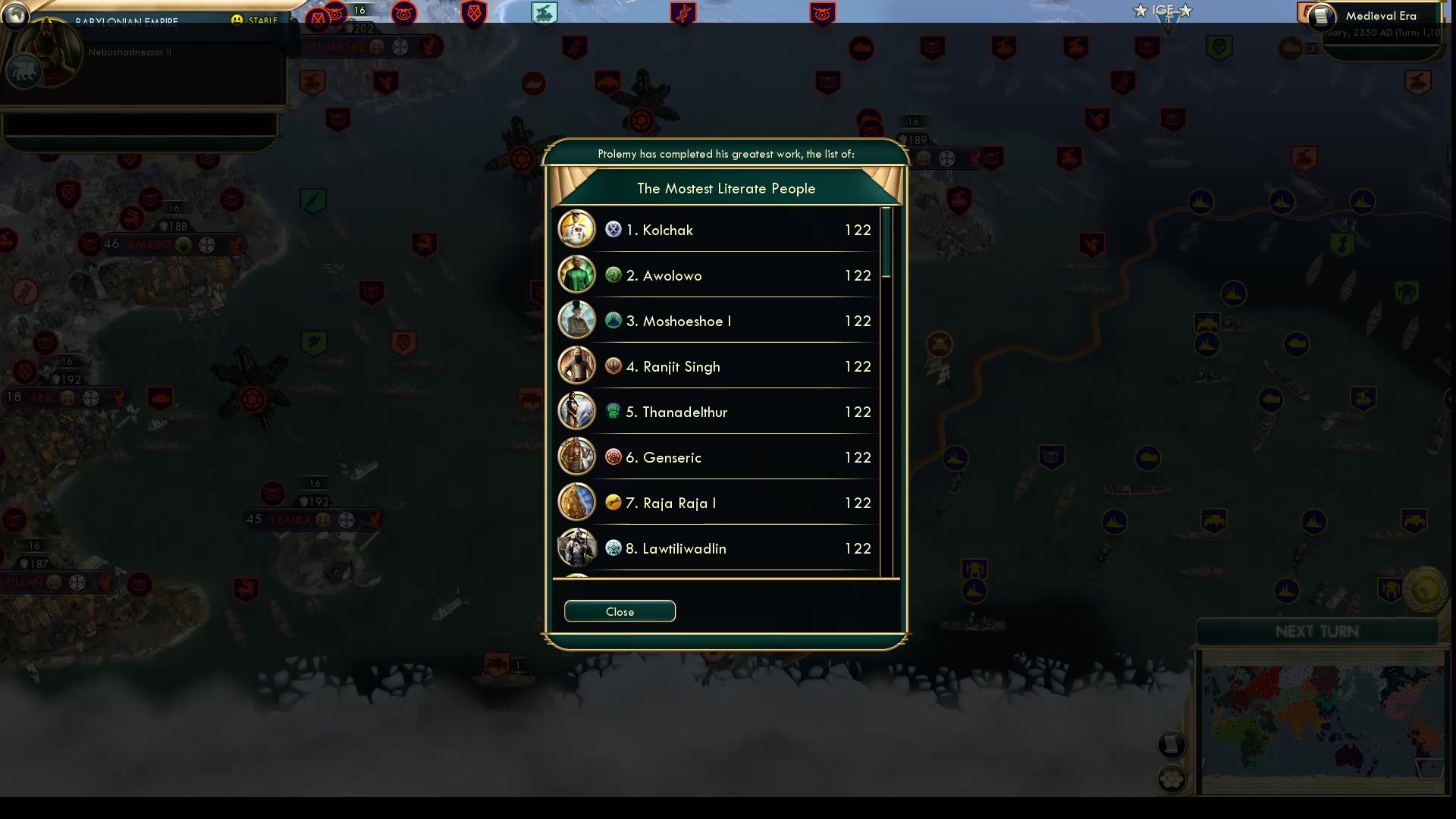
Task: Click the hex grid icon below the notification scroll
Action: coord(1171,779)
